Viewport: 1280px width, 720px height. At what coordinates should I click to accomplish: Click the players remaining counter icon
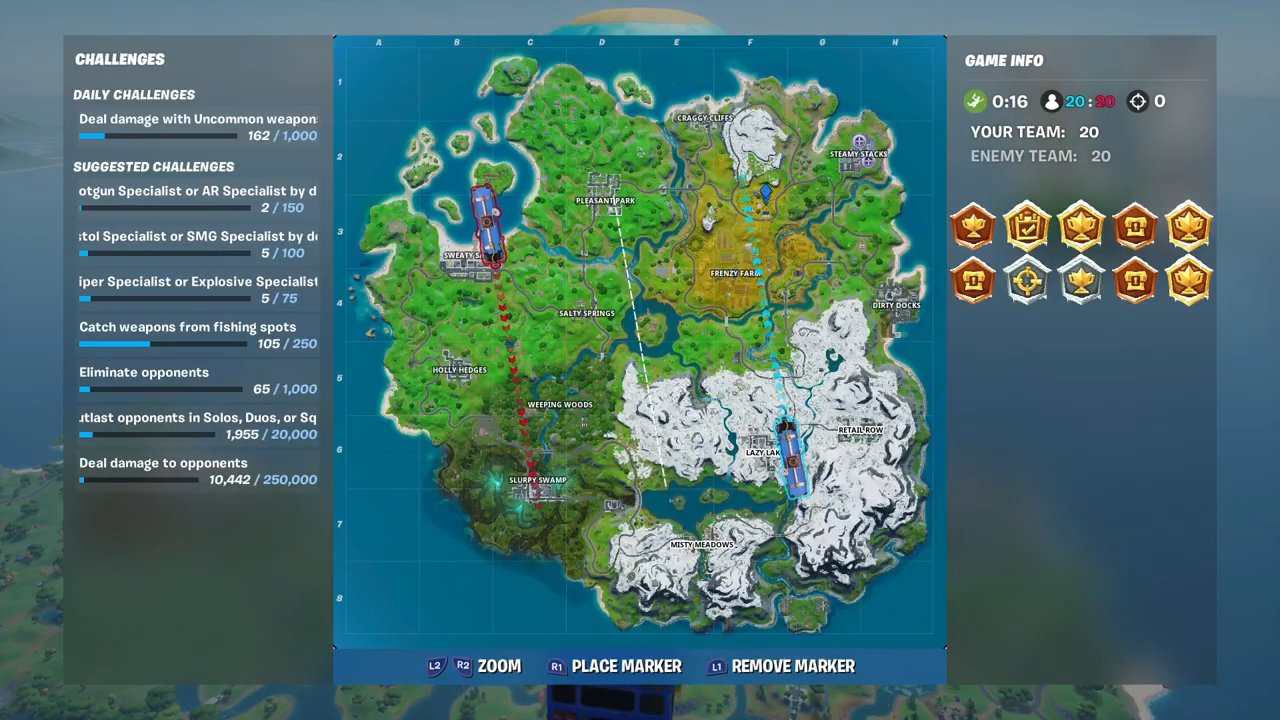click(x=1051, y=100)
